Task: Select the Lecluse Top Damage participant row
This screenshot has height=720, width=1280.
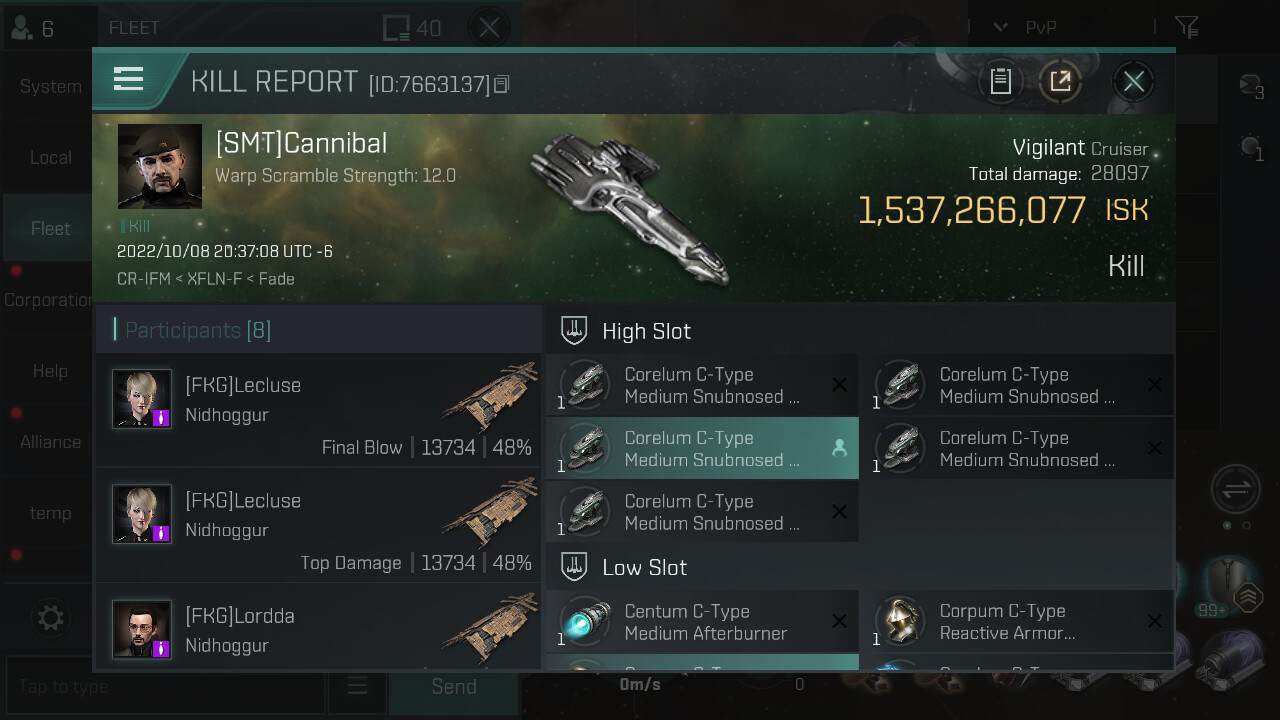Action: click(319, 526)
